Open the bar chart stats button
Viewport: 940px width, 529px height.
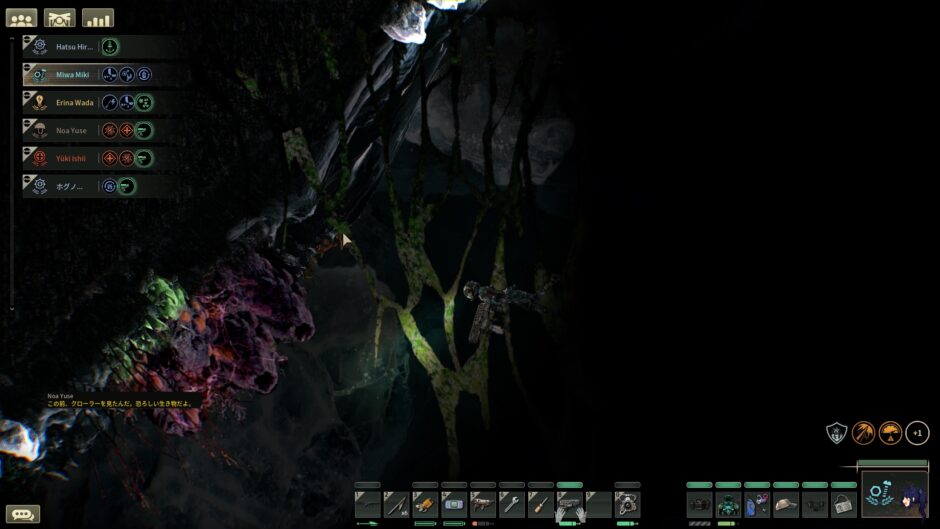coord(98,18)
